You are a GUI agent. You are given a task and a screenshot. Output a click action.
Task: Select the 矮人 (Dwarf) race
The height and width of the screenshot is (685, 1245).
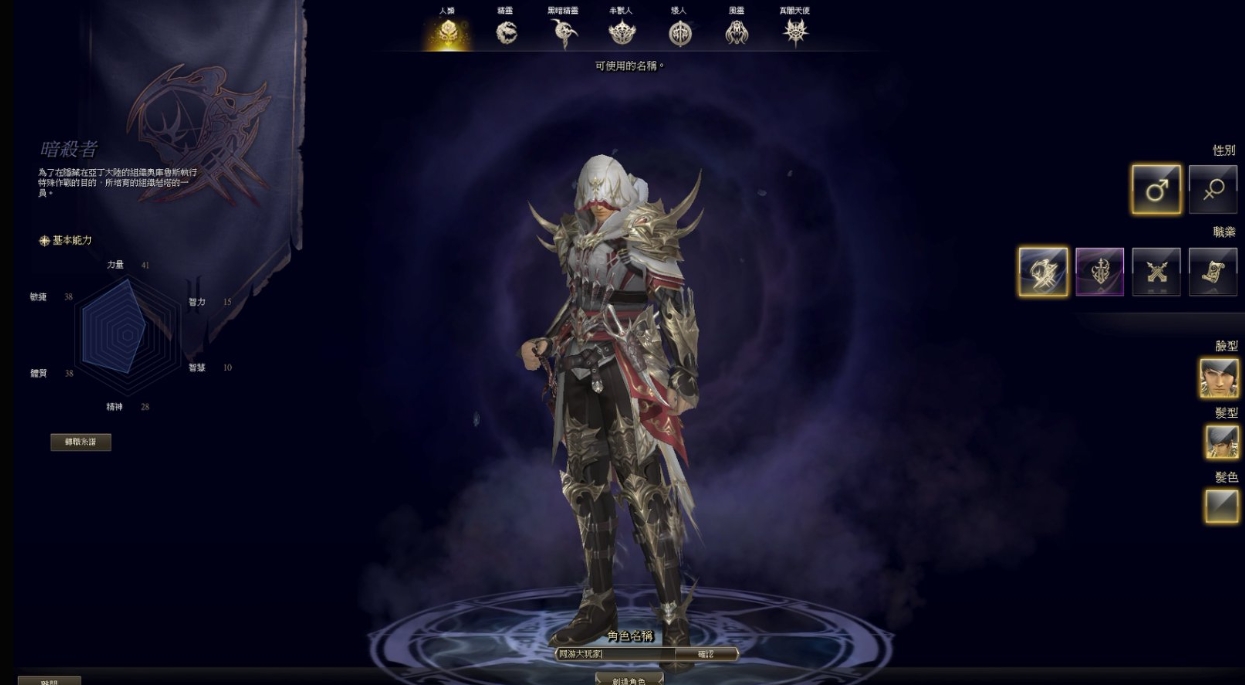(680, 33)
